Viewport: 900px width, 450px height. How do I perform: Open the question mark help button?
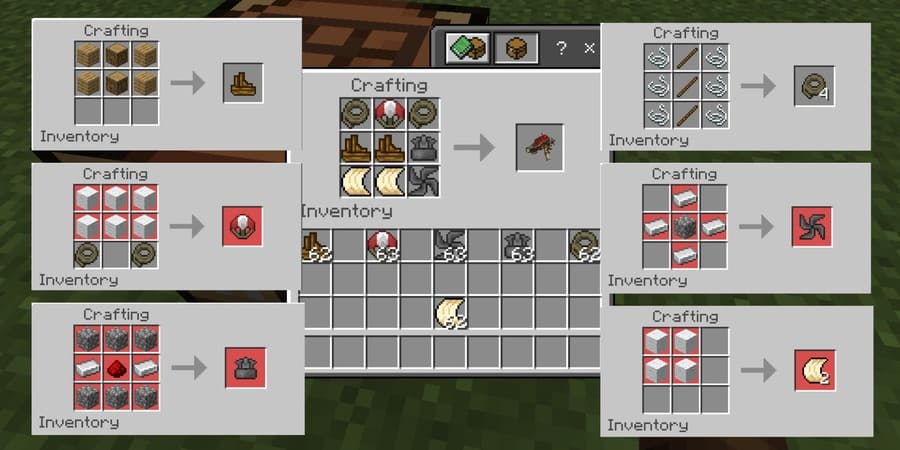pyautogui.click(x=562, y=48)
